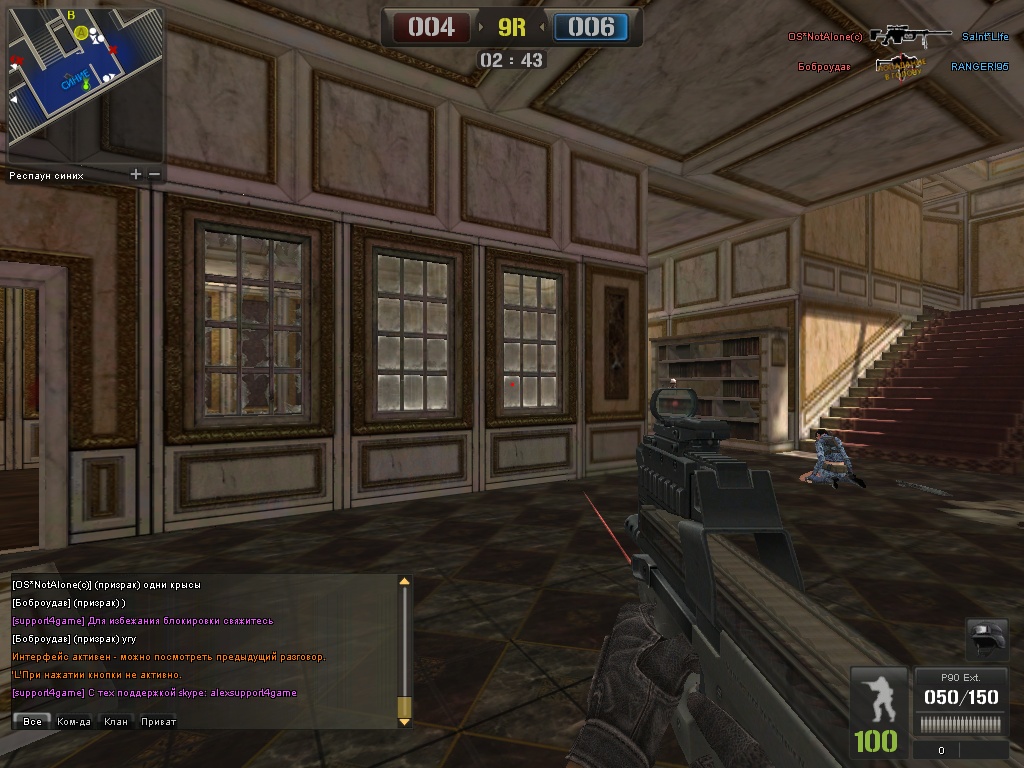Select the Клан chat tab
1024x768 pixels.
pos(116,721)
